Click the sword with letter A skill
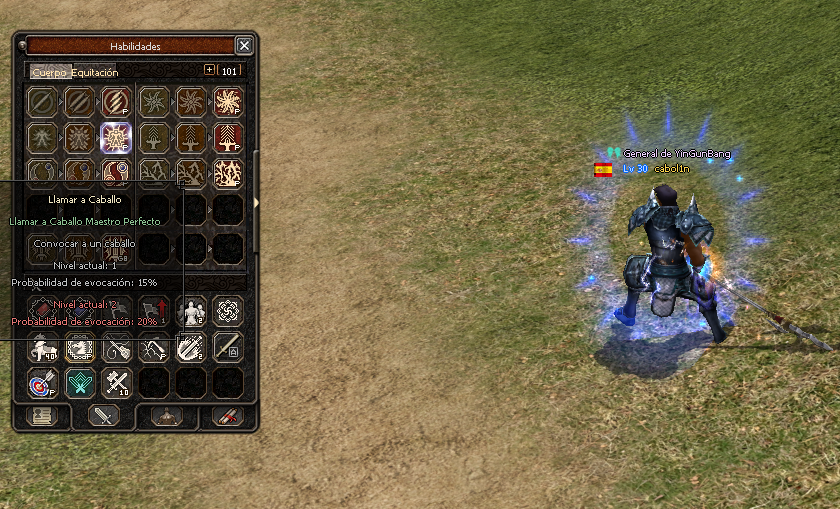This screenshot has height=509, width=840. point(228,347)
